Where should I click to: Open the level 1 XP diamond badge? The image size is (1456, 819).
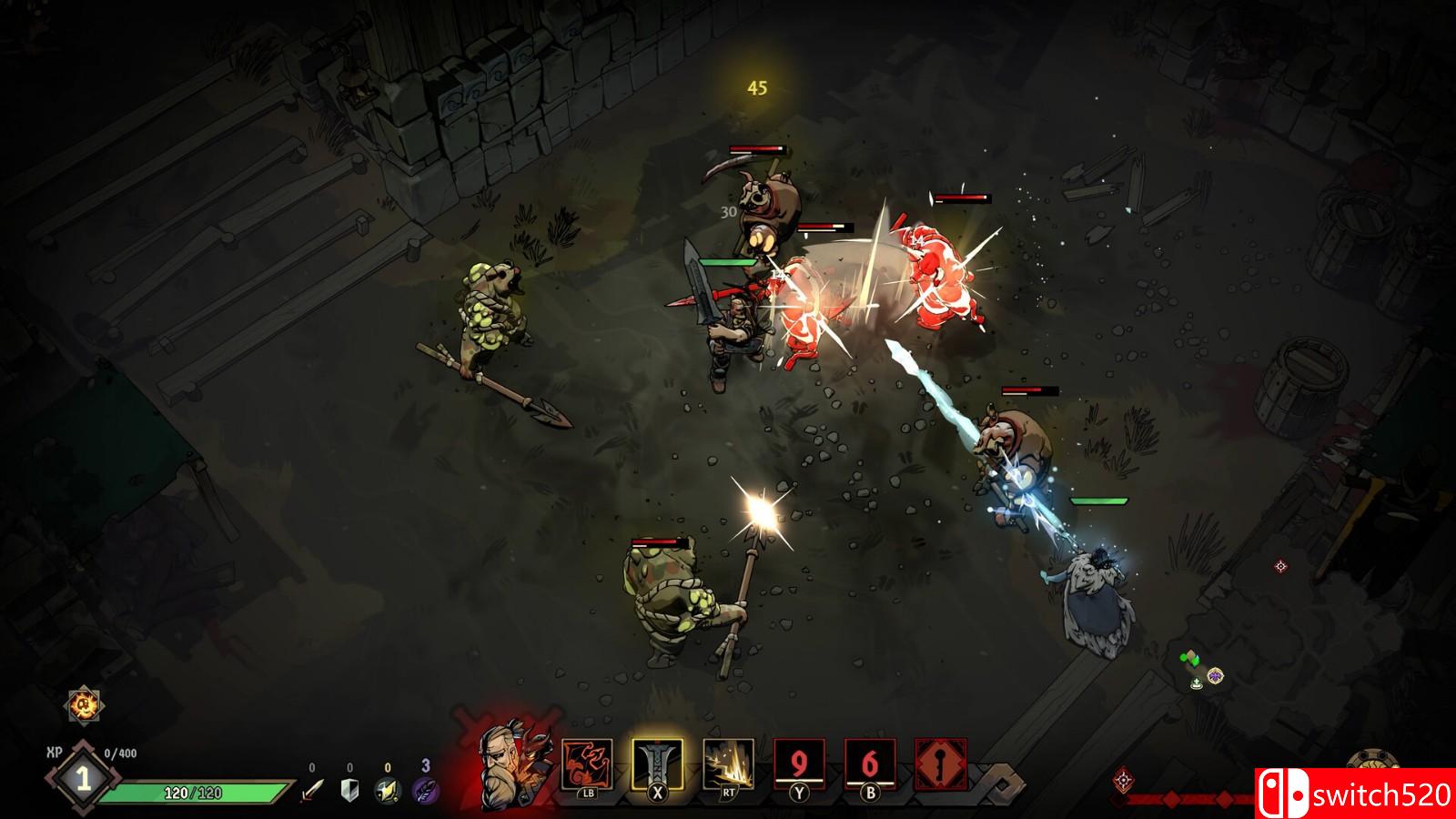pyautogui.click(x=83, y=779)
